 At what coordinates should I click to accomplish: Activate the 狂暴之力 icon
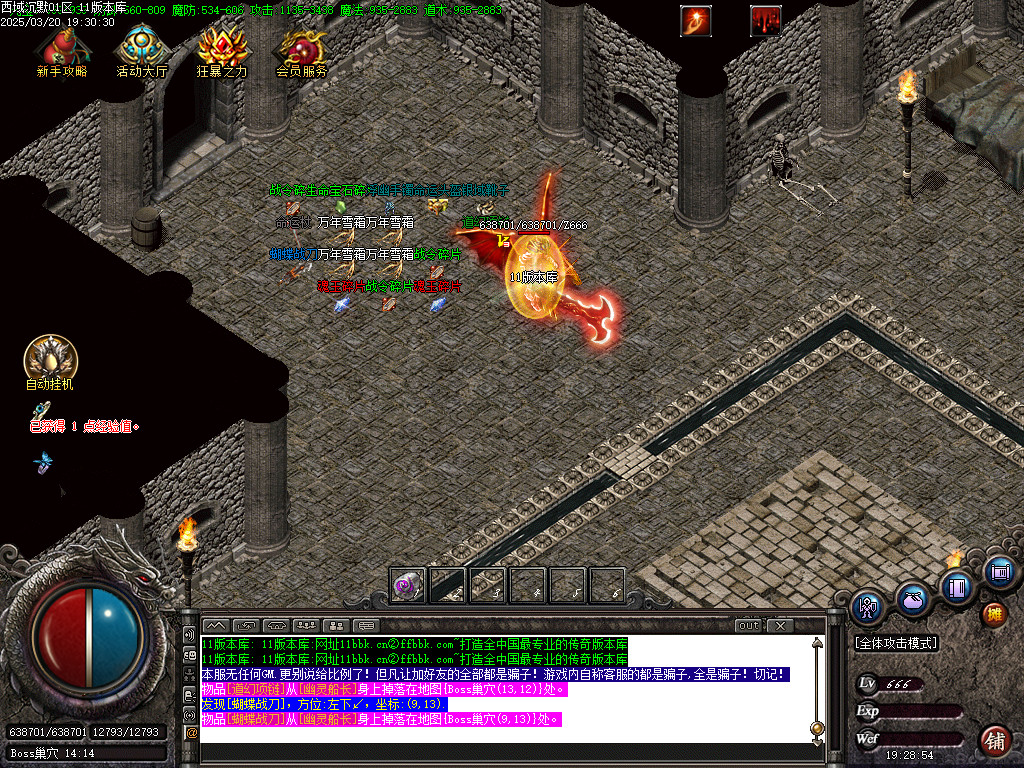click(x=221, y=50)
